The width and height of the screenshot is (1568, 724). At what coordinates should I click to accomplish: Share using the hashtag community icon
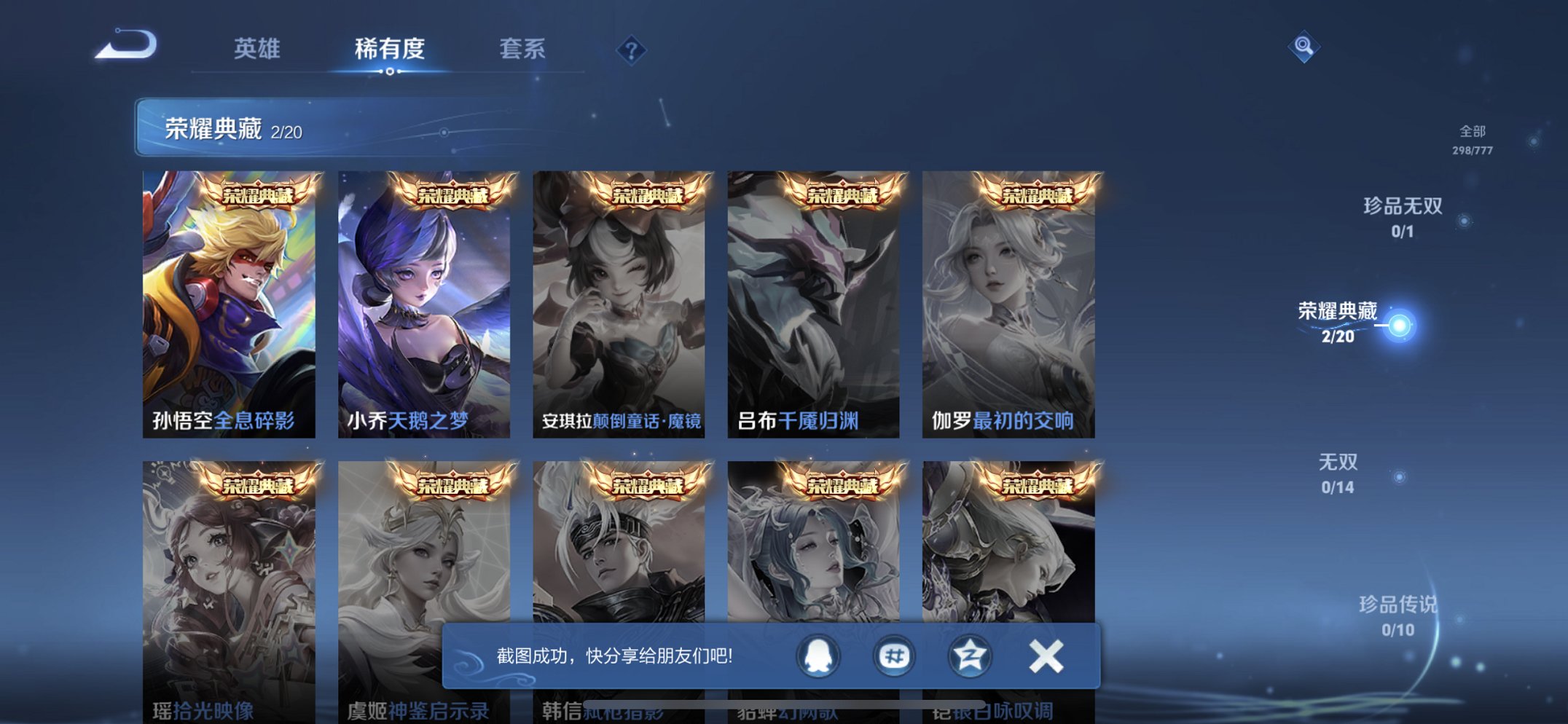tap(893, 656)
